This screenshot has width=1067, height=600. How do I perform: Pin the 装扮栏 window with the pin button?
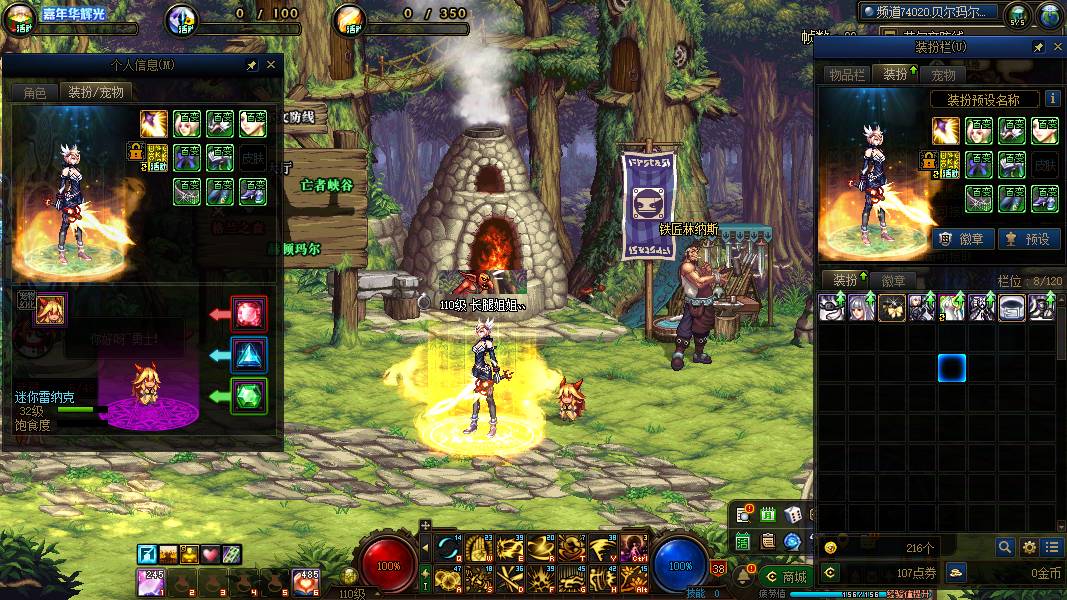1038,47
